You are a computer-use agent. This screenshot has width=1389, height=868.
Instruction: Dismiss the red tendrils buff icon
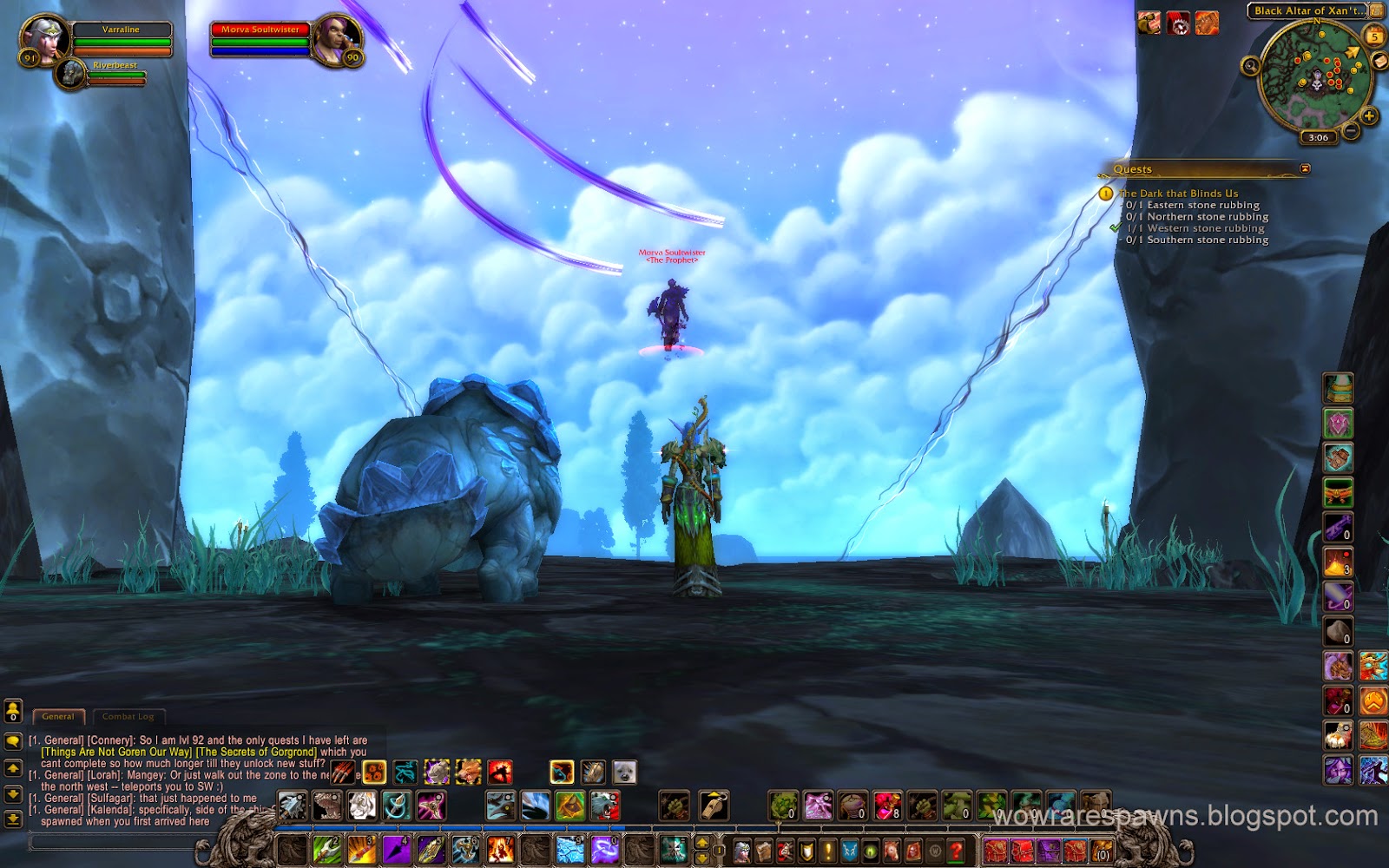1177,24
